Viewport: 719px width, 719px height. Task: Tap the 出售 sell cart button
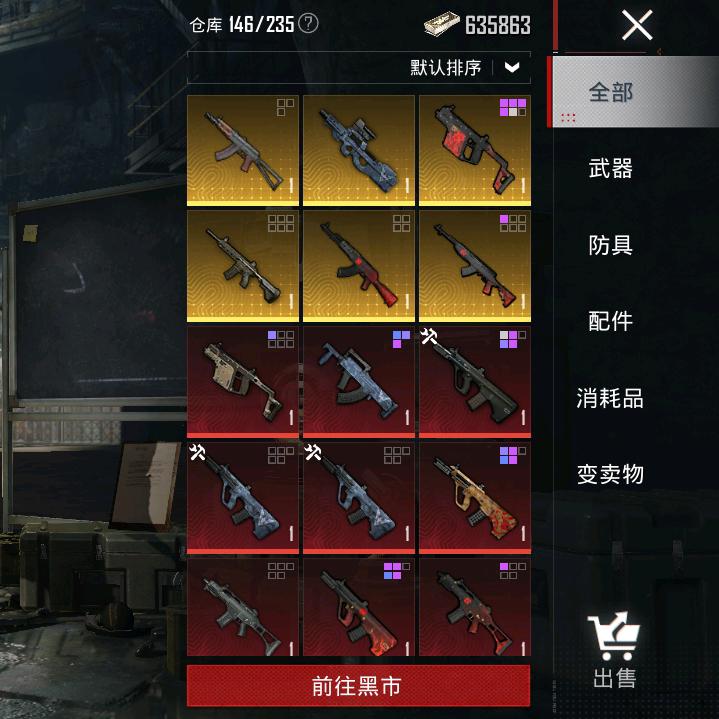click(614, 650)
